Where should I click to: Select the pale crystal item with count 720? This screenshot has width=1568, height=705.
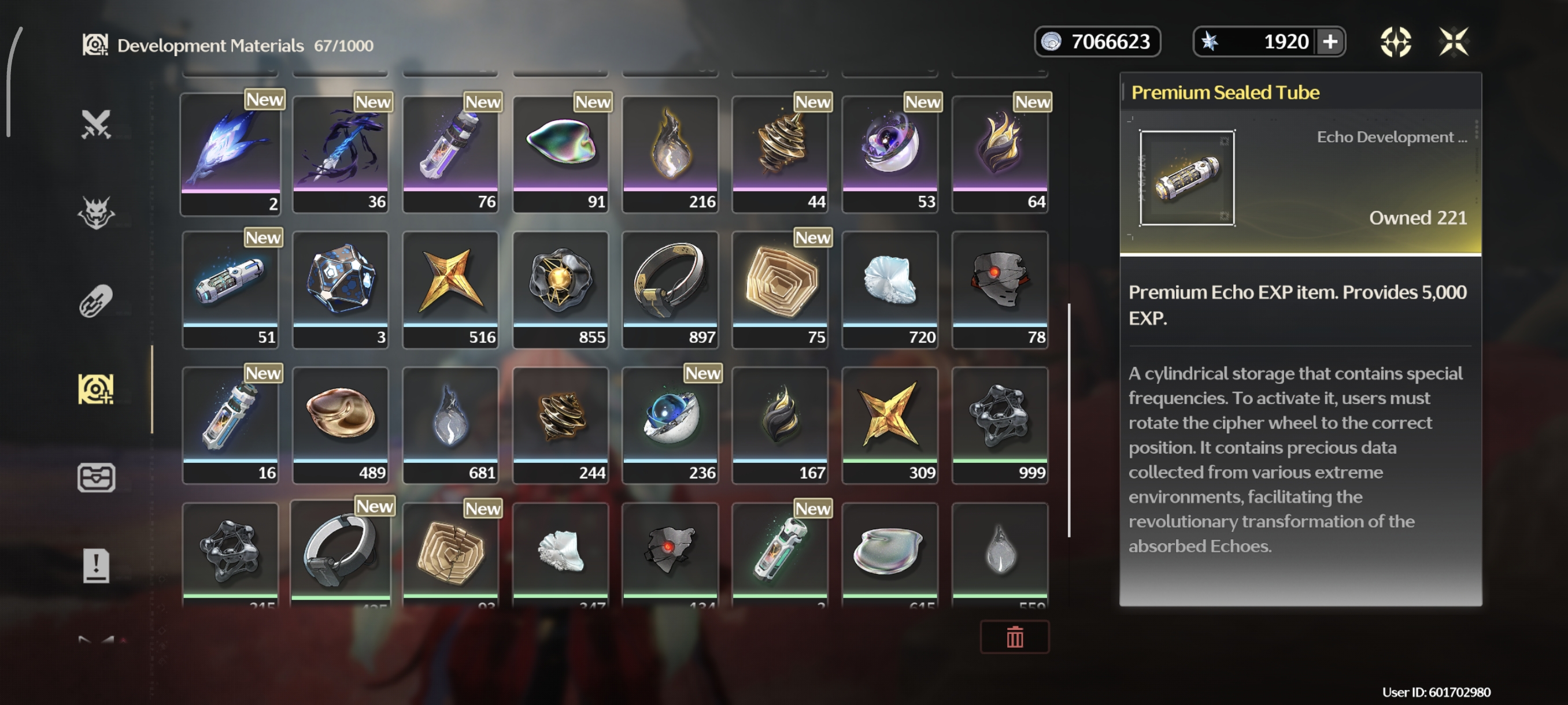890,289
